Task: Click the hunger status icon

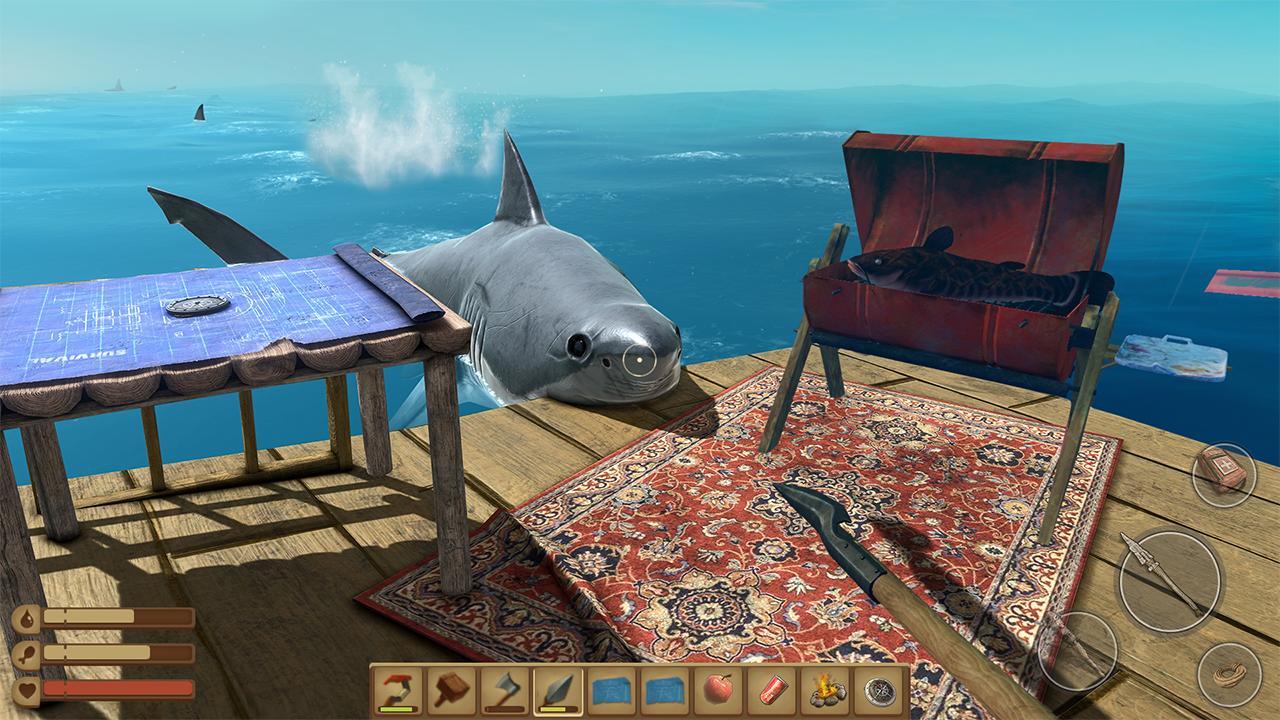Action: (26, 653)
